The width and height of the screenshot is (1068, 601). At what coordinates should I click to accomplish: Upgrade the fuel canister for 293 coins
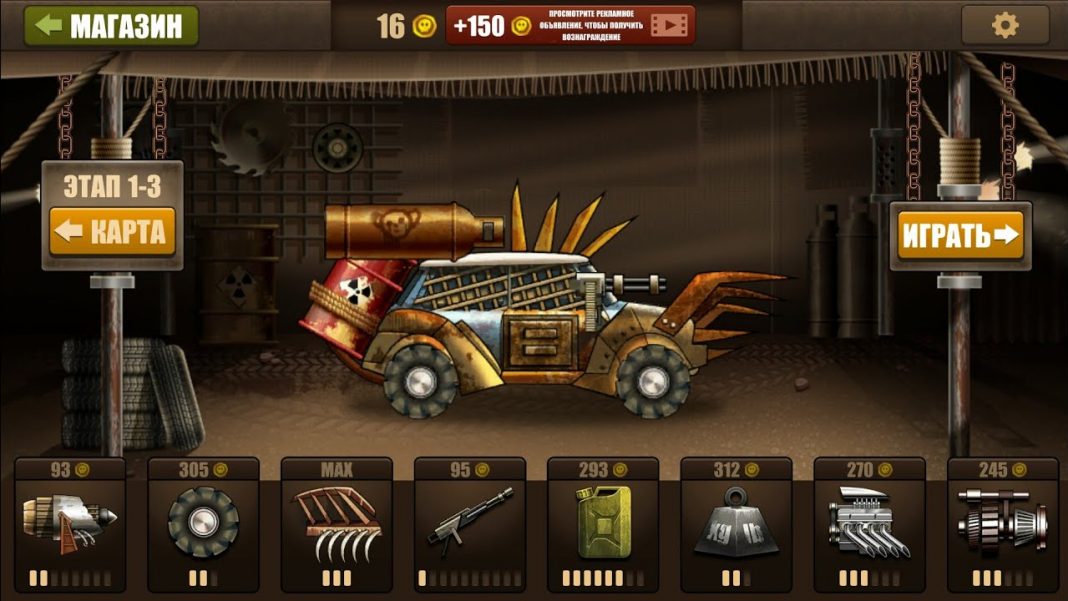click(x=603, y=525)
